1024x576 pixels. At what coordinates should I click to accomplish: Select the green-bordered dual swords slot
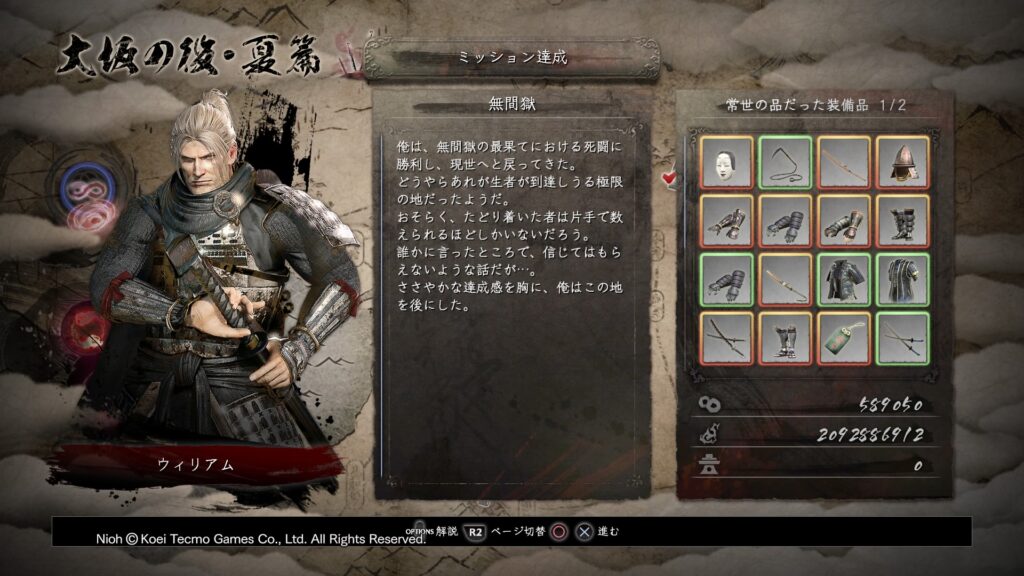click(x=903, y=338)
